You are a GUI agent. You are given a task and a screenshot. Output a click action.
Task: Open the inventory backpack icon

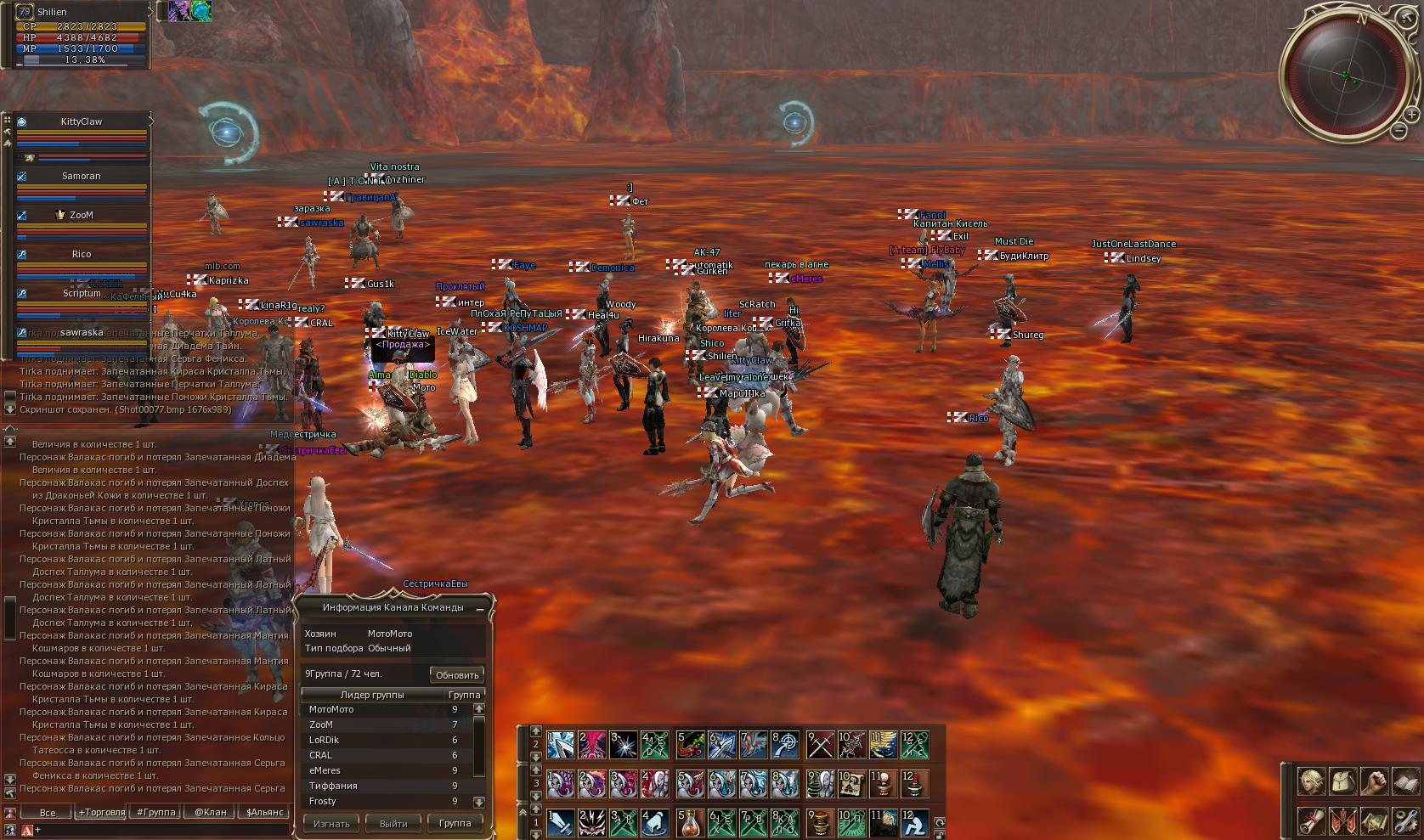pos(1342,781)
